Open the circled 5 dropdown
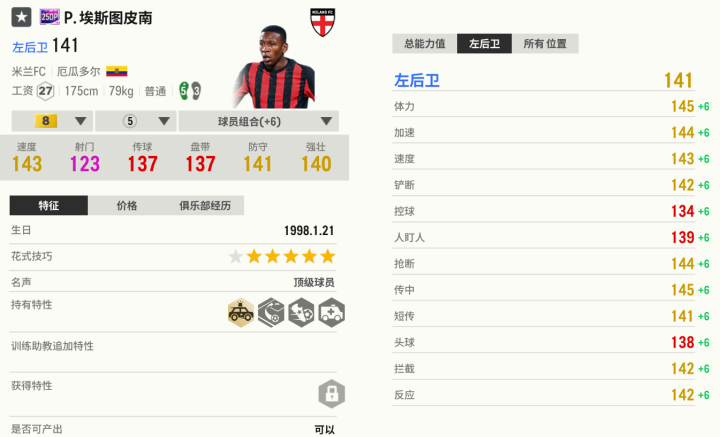This screenshot has width=720, height=437. click(x=137, y=122)
